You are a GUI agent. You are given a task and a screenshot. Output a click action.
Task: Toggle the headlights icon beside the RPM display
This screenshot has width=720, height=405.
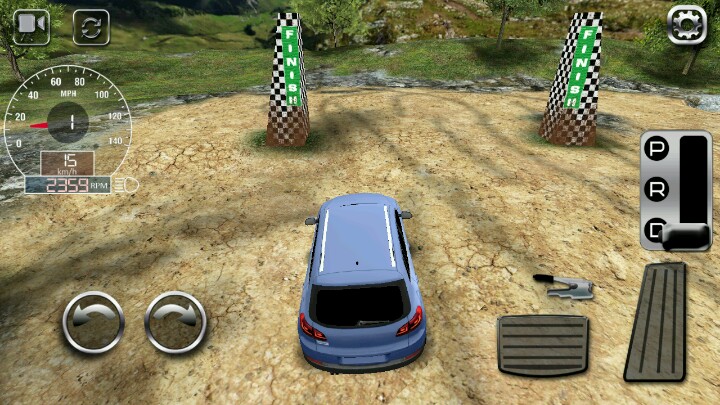[x=126, y=185]
